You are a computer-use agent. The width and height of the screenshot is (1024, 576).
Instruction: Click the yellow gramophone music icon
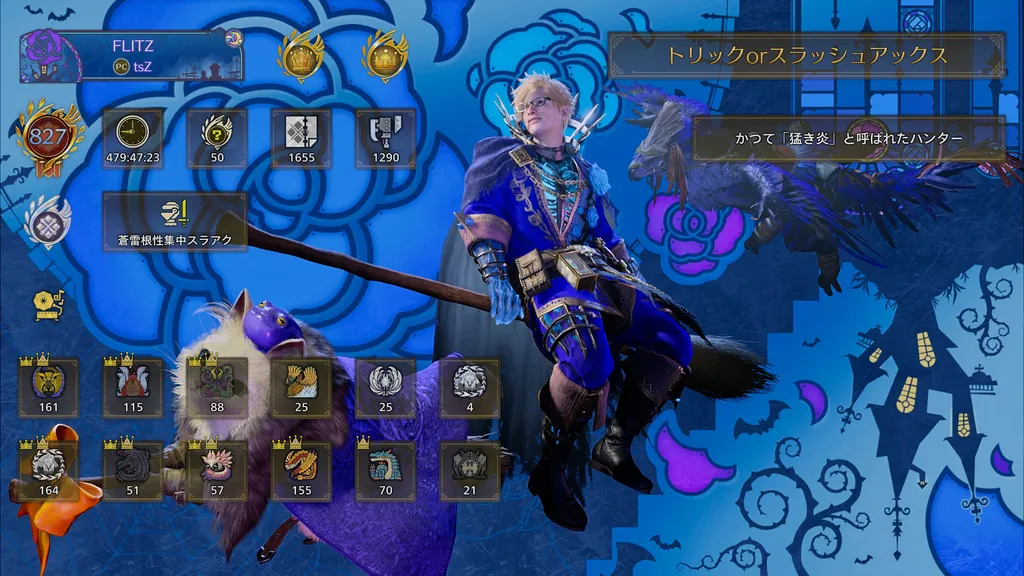click(47, 303)
